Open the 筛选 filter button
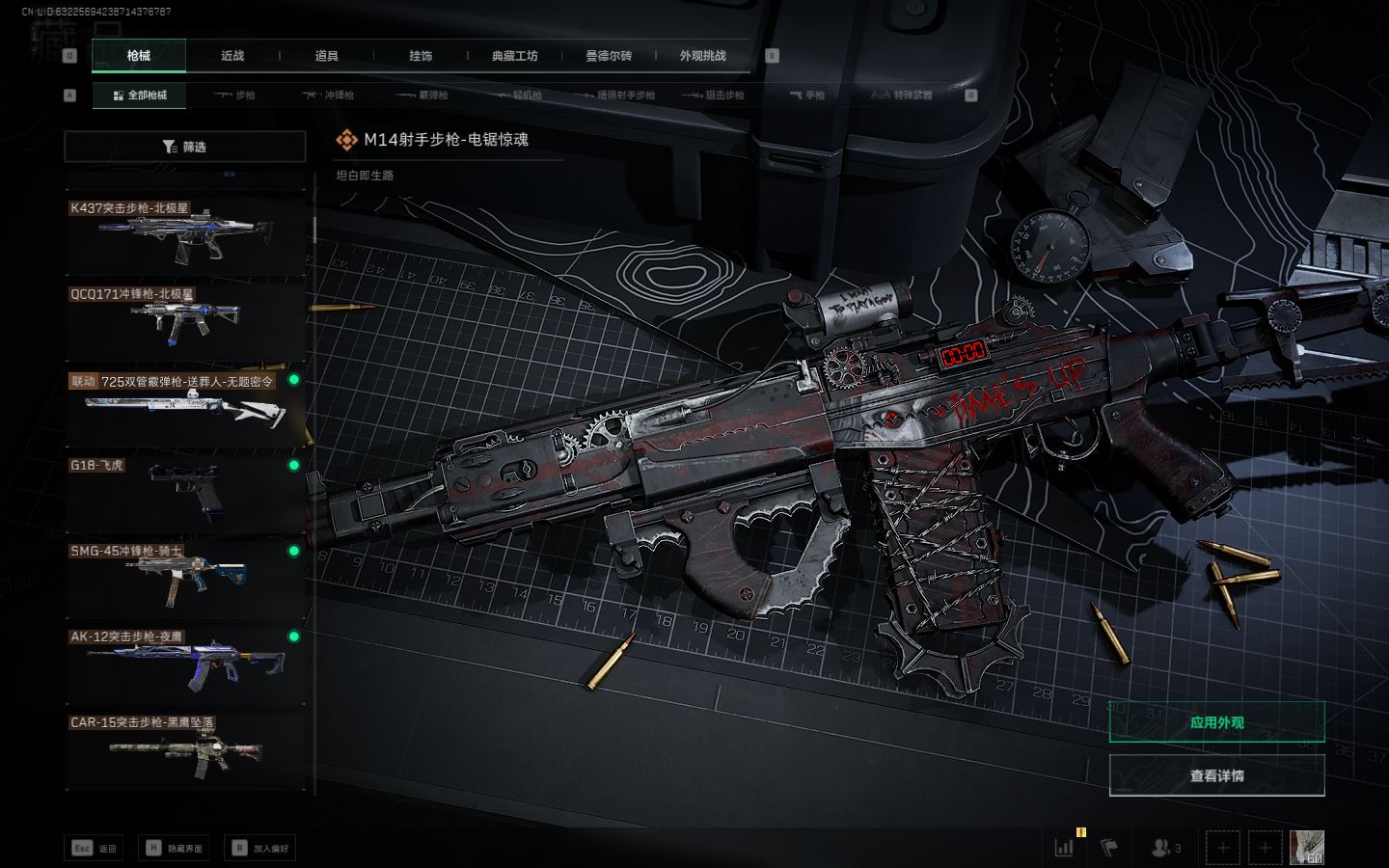 coord(185,147)
